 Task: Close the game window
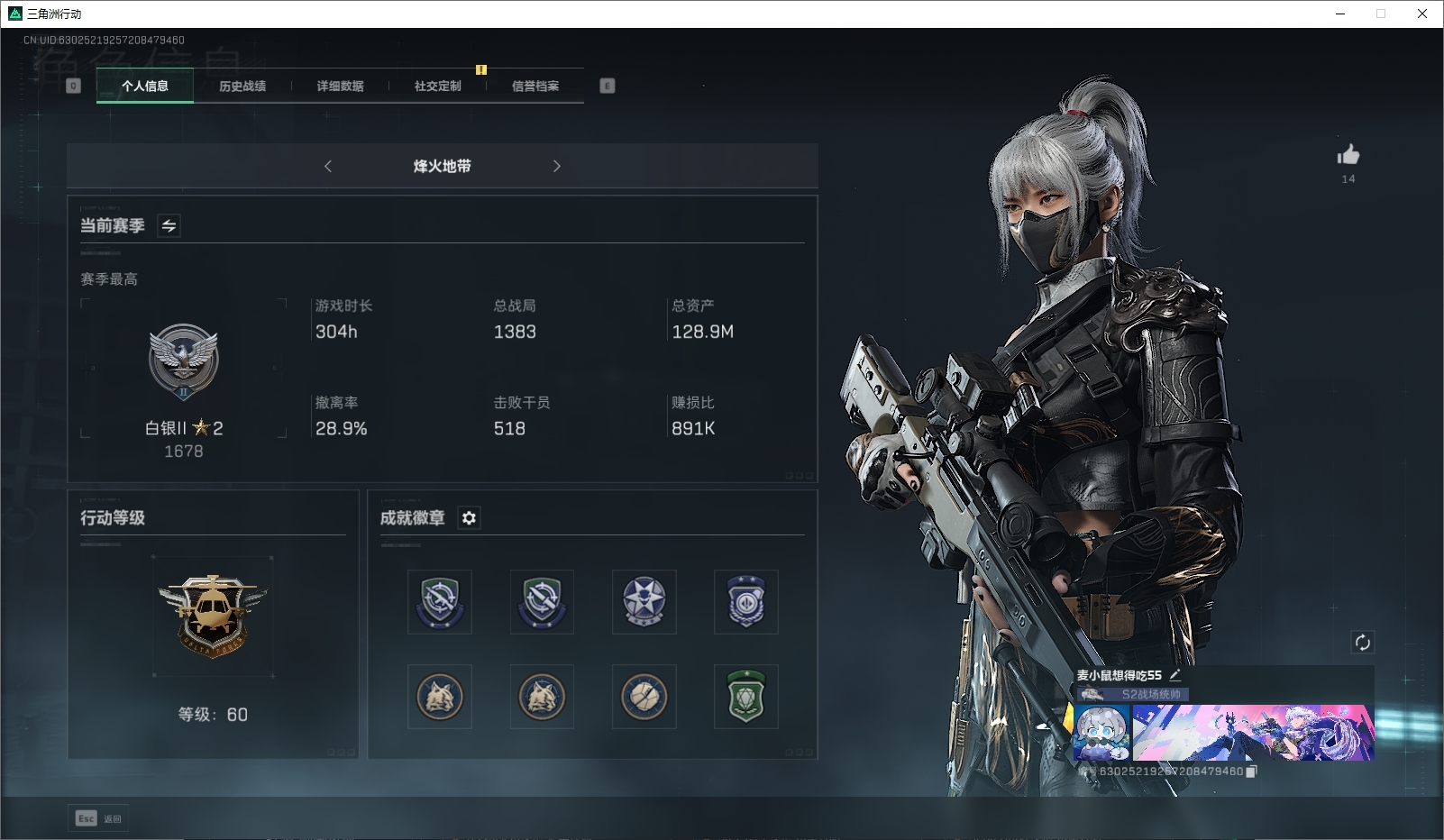click(x=1422, y=14)
